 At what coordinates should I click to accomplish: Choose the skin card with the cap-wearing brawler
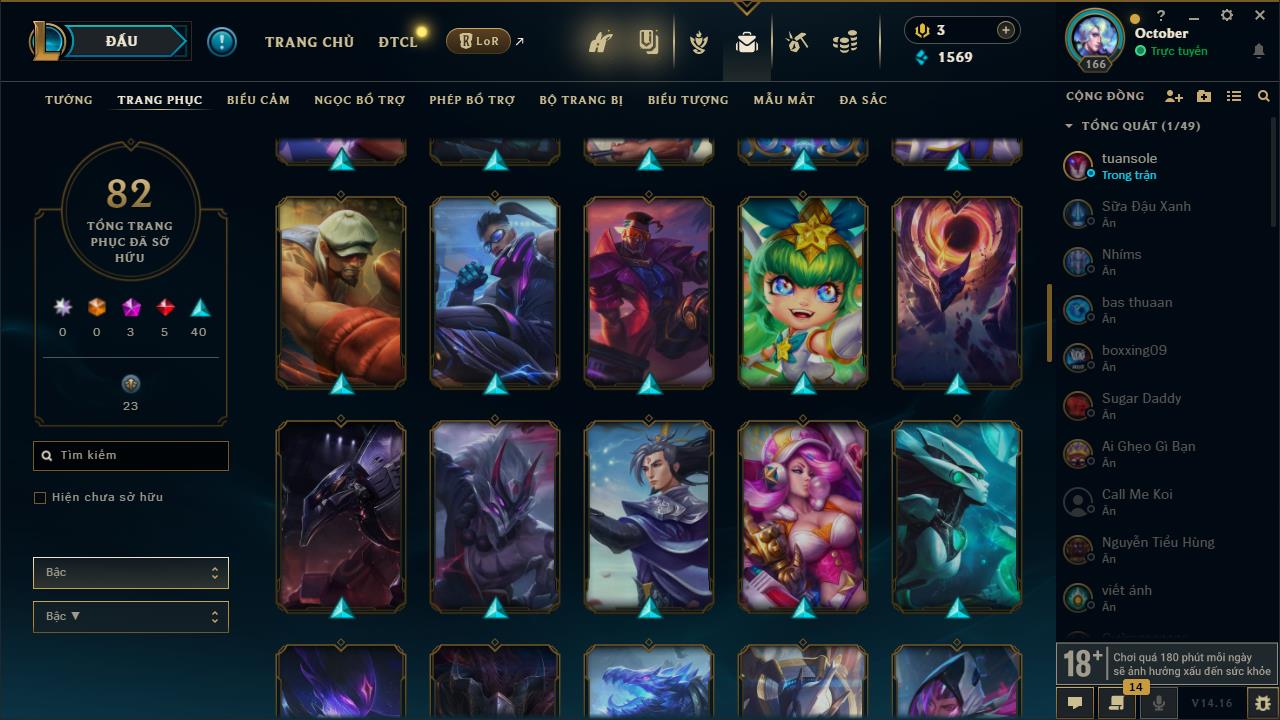(x=341, y=291)
